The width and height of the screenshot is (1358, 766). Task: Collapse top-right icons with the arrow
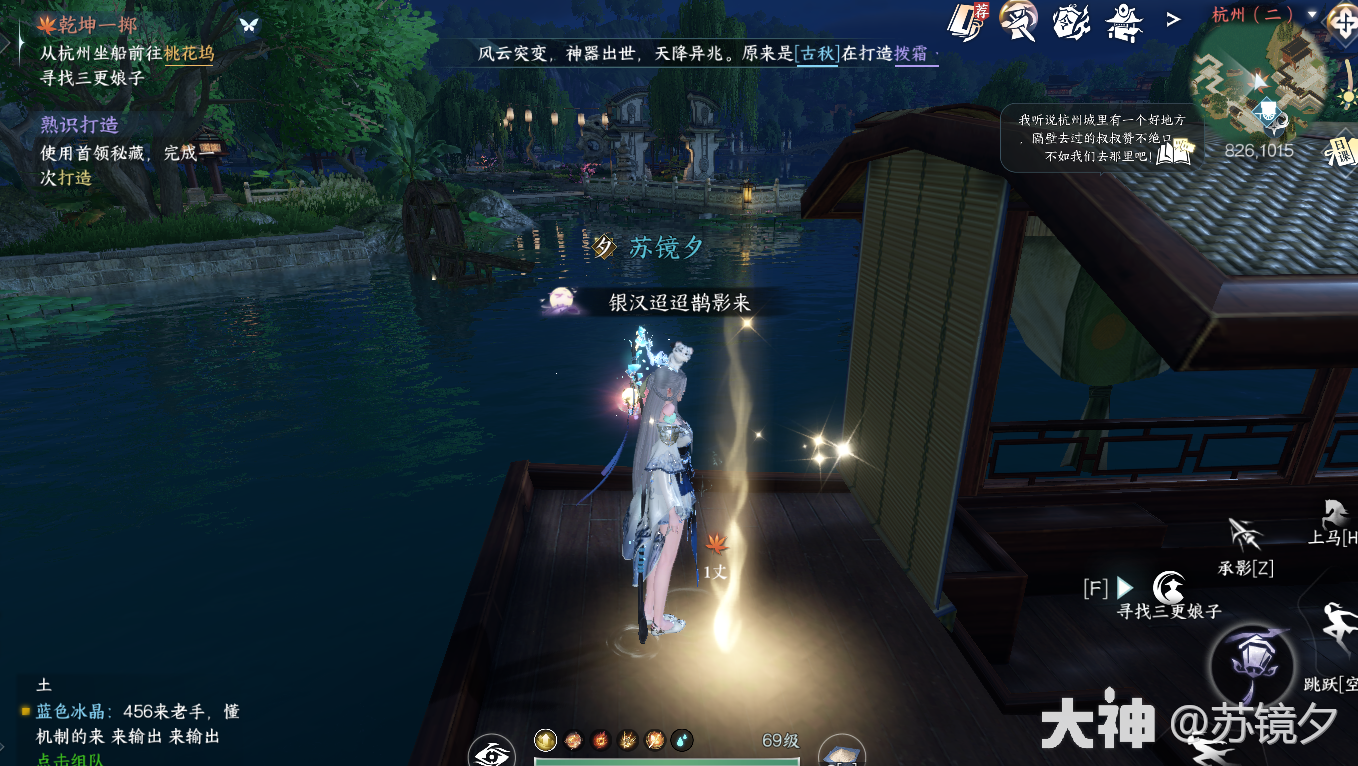1172,19
